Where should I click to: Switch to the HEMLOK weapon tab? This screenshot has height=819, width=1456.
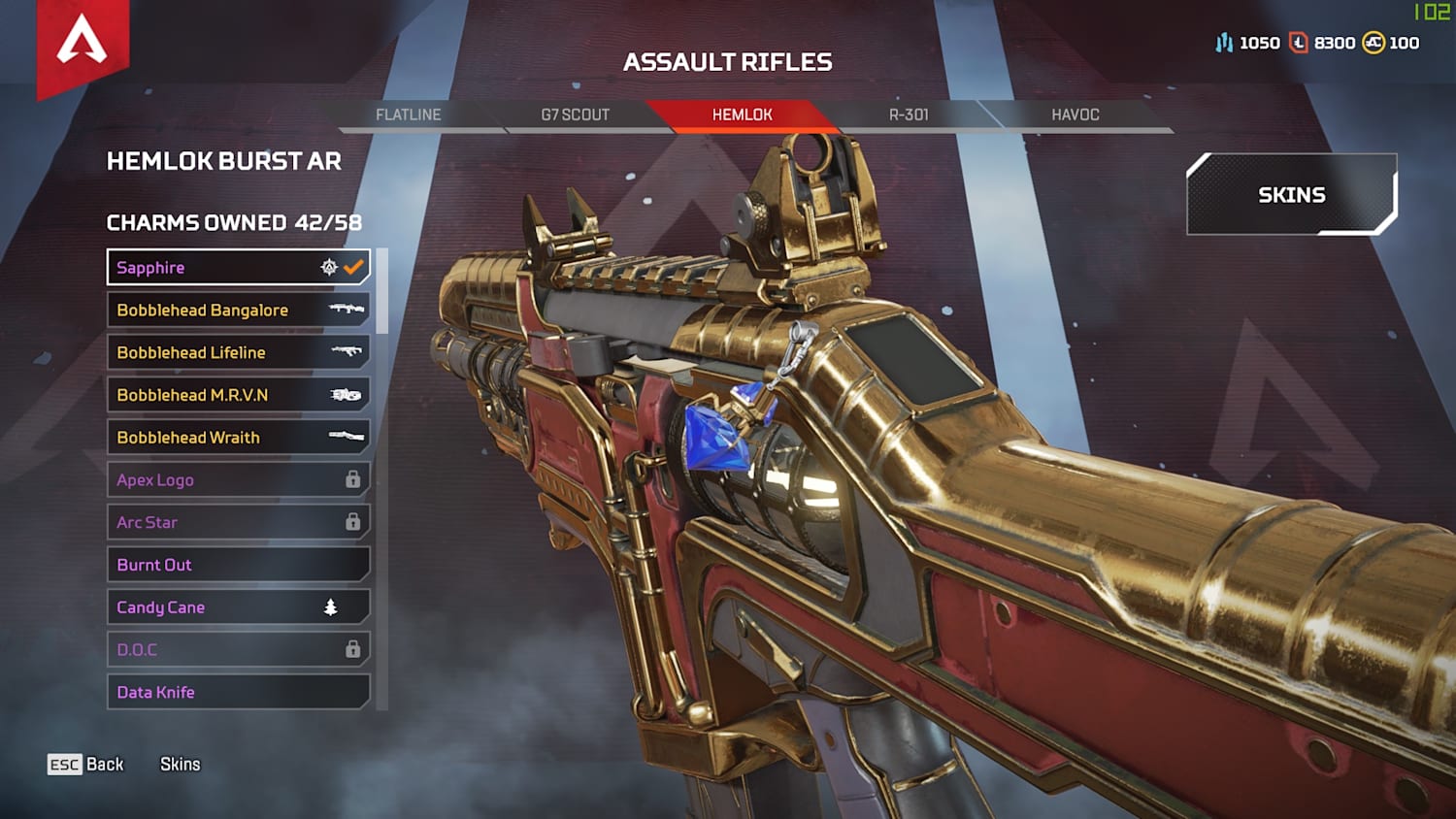tap(742, 115)
